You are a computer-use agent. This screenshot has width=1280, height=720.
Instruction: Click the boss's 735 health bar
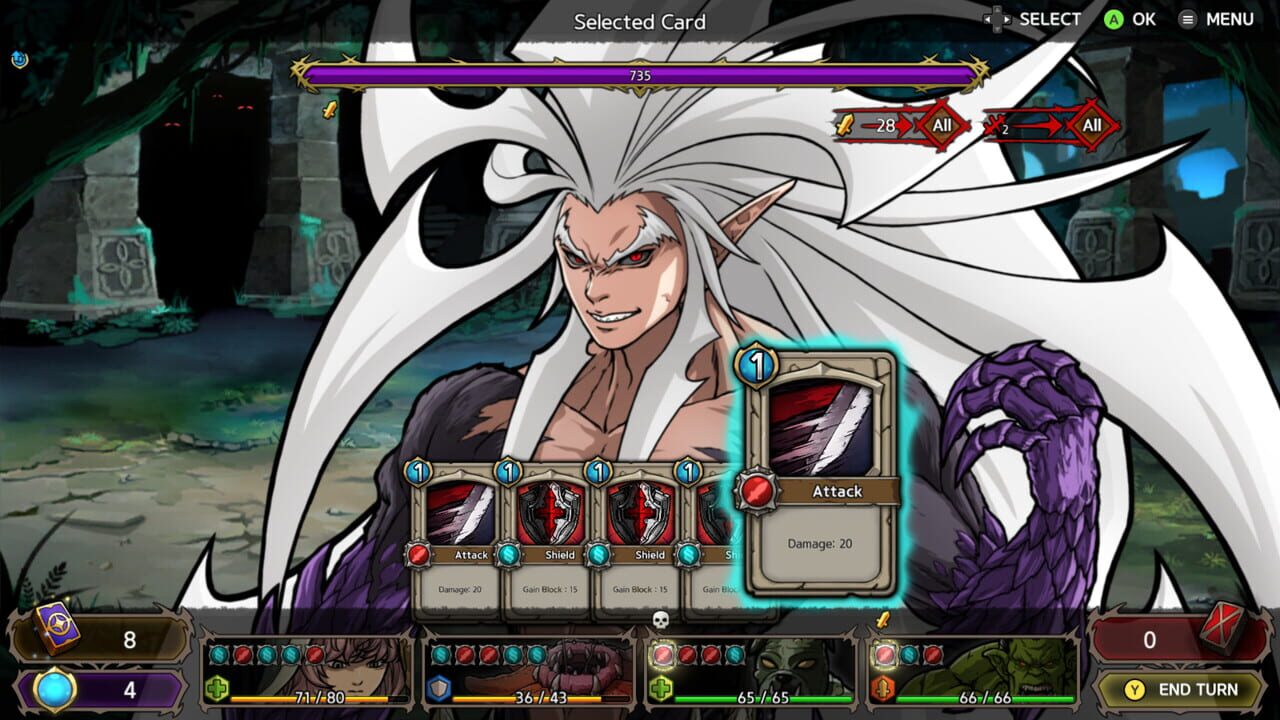640,73
